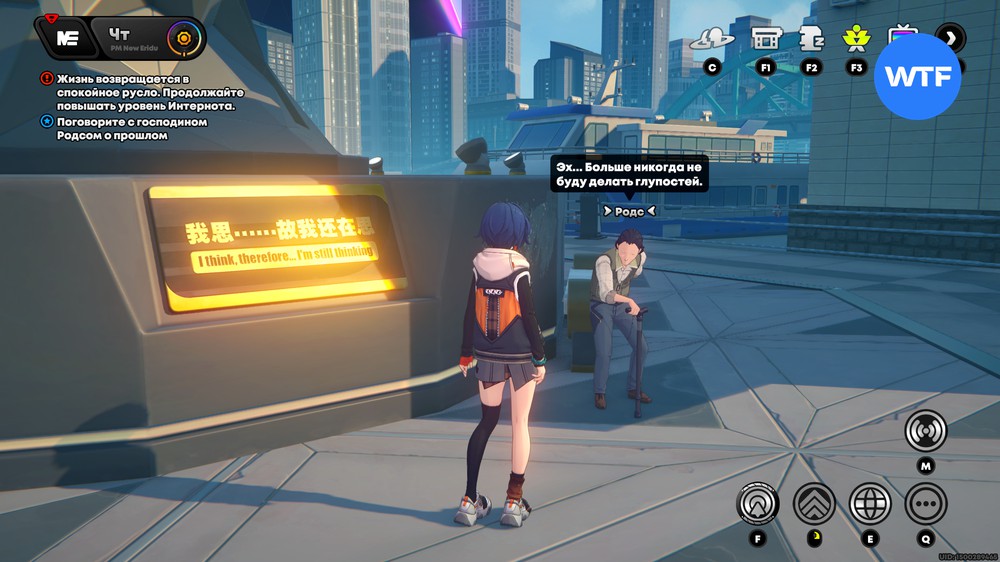Activate the upward arrow interact button
This screenshot has width=1000, height=562.
(x=758, y=504)
